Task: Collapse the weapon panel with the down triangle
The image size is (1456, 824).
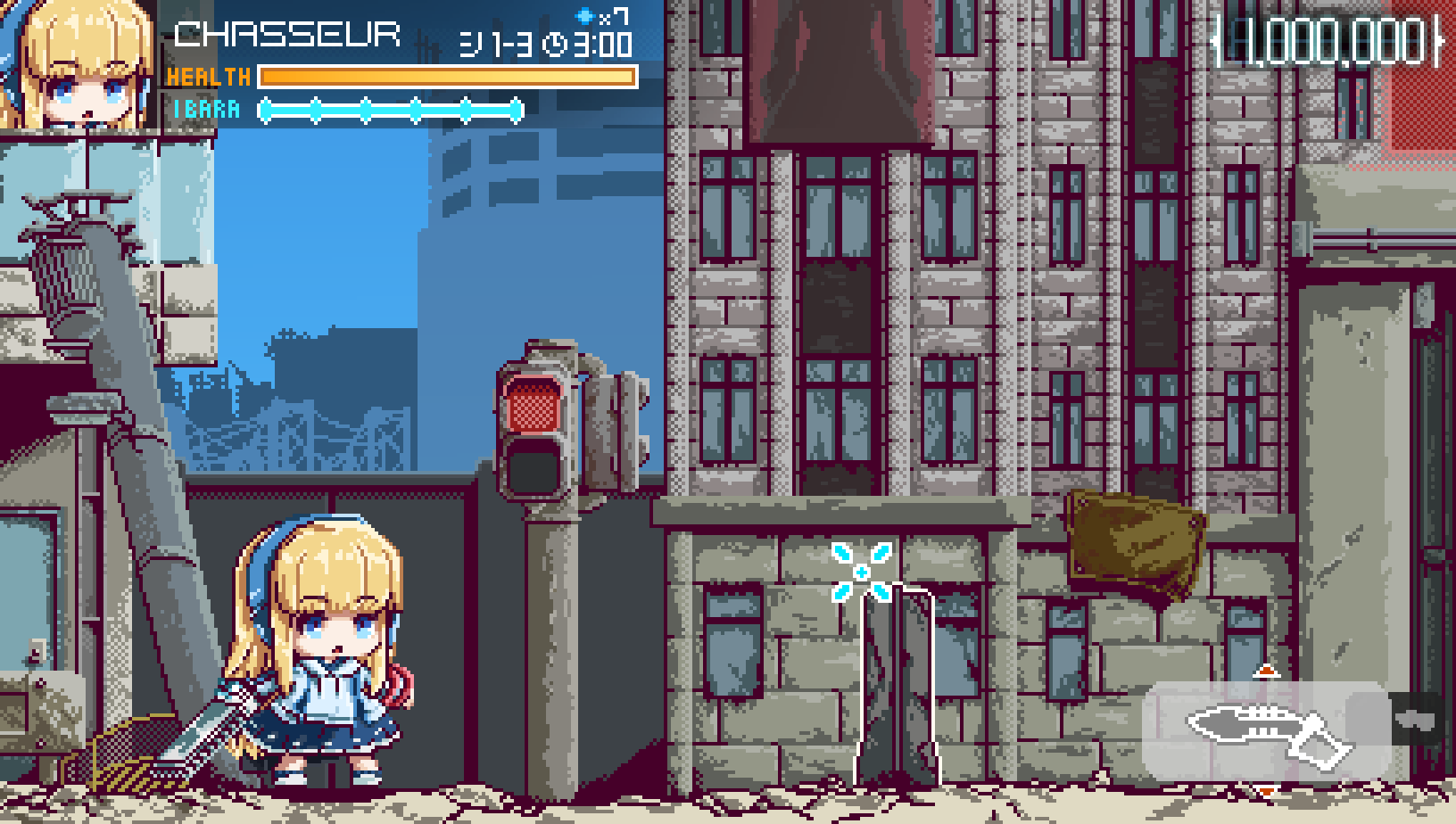Action: pos(1267,791)
